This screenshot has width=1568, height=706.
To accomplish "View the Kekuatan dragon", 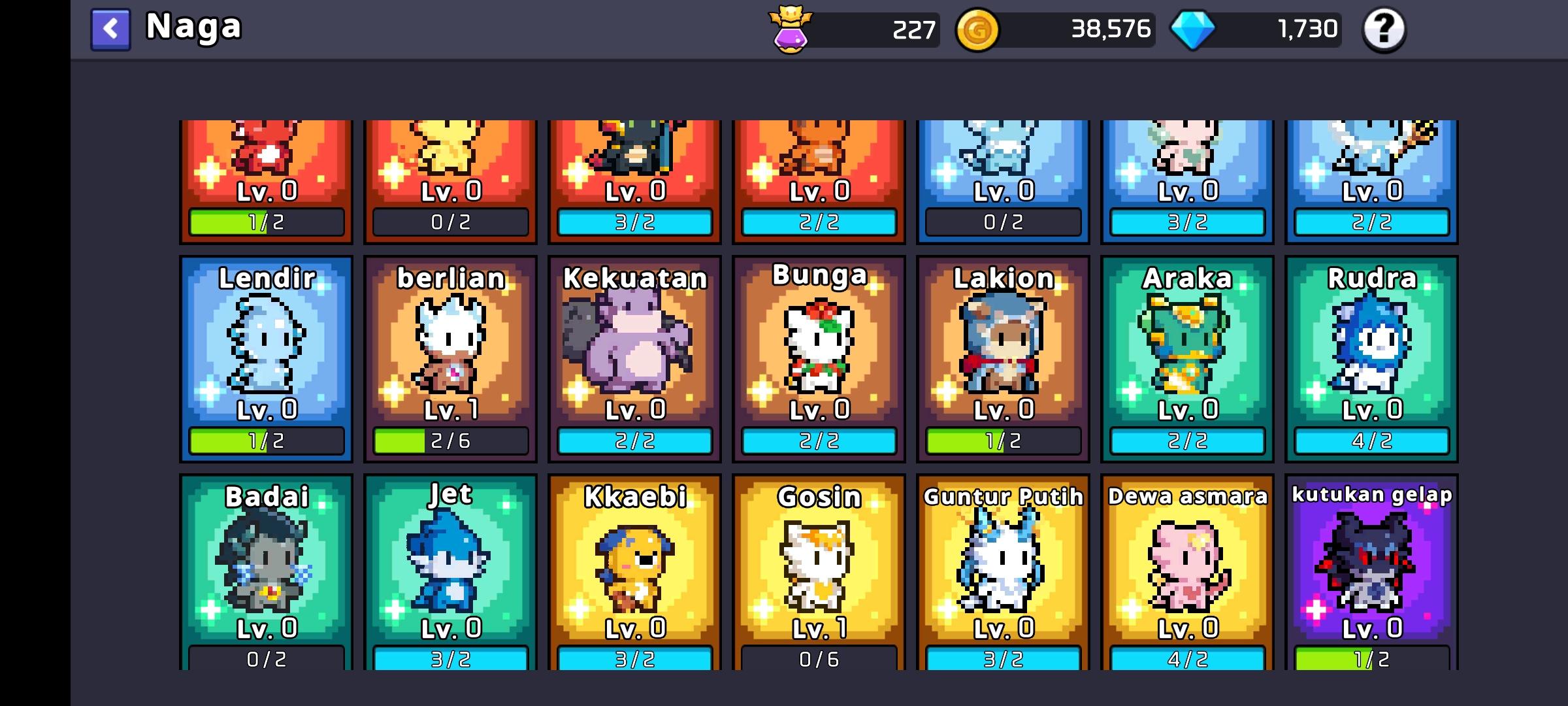I will [634, 356].
